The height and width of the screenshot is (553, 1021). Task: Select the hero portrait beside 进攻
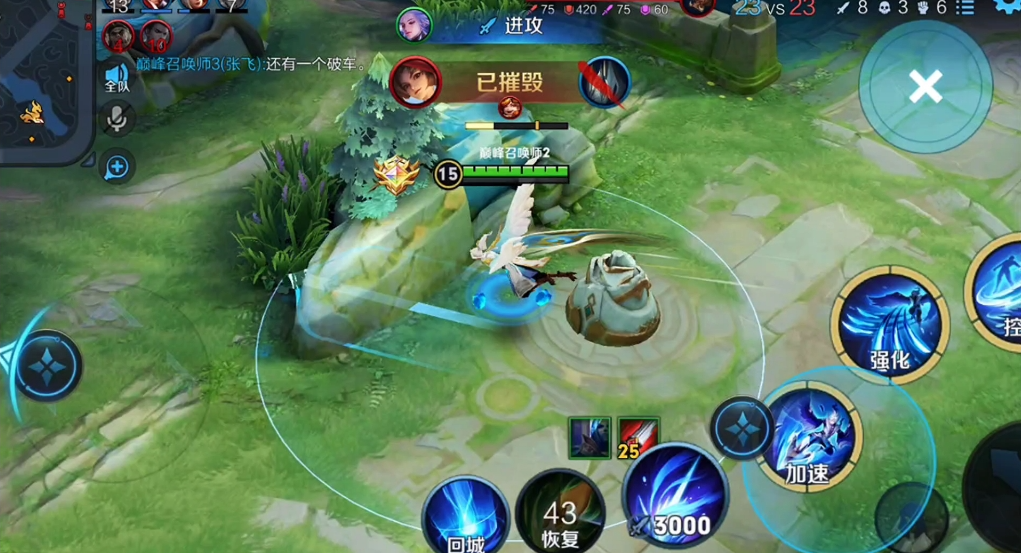tap(414, 24)
